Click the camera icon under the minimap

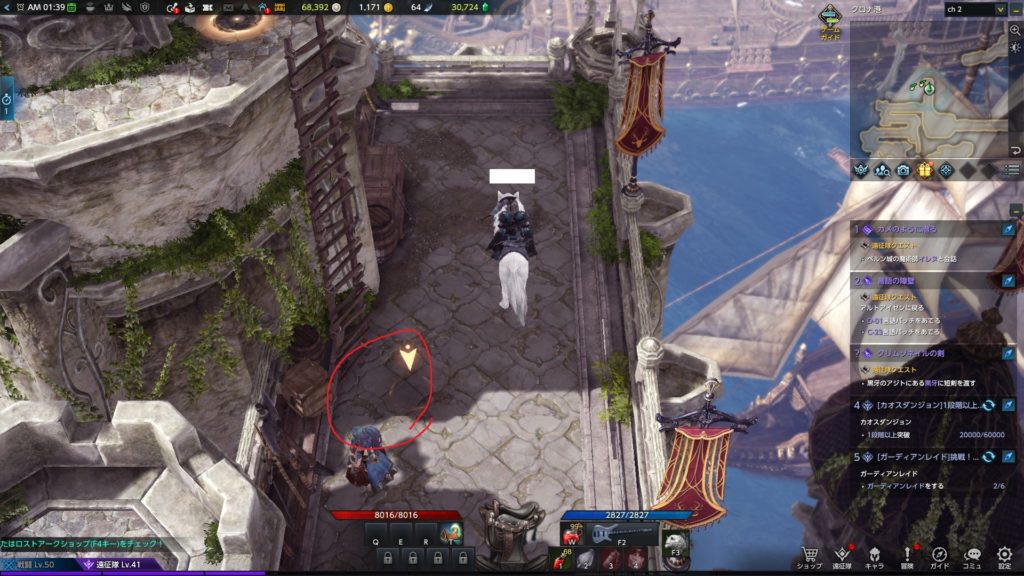(903, 170)
